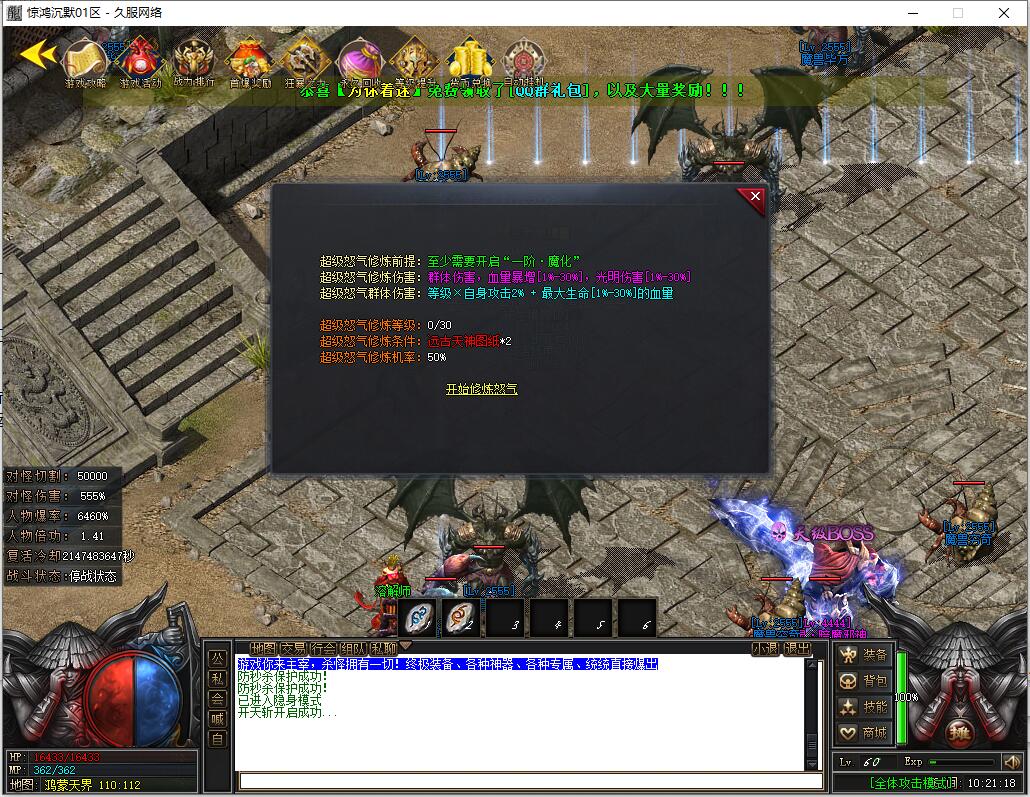The width and height of the screenshot is (1030, 797).
Task: Click the 退出 exit button
Action: pos(797,648)
